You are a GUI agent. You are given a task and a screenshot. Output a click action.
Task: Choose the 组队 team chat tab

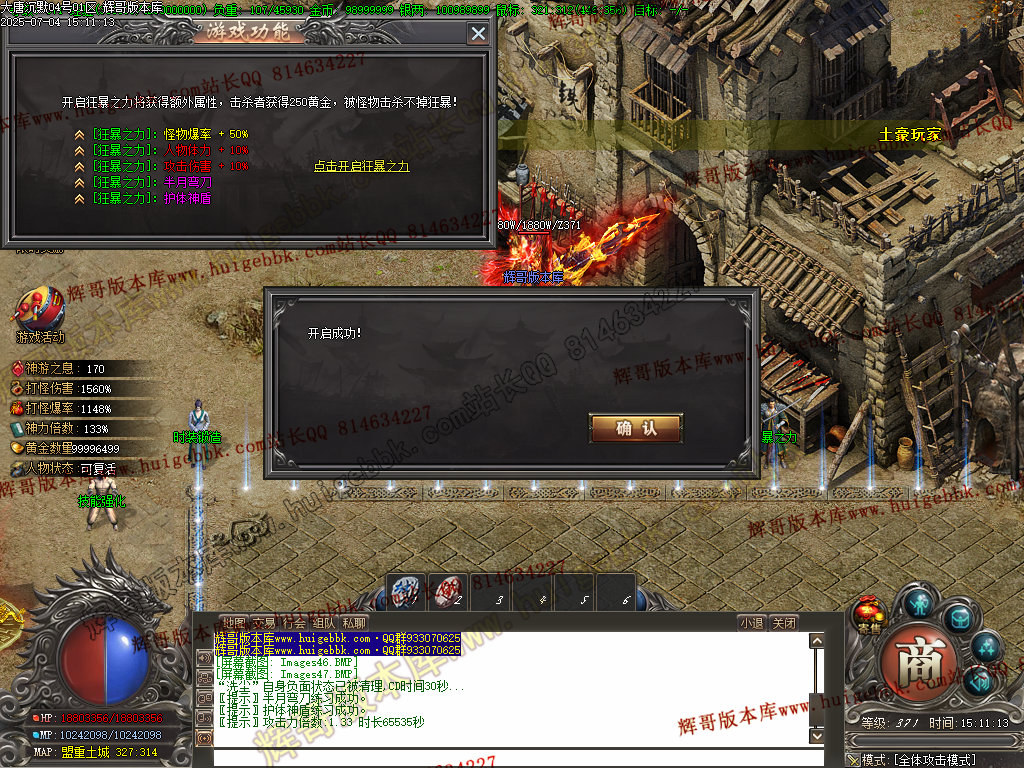pos(324,623)
